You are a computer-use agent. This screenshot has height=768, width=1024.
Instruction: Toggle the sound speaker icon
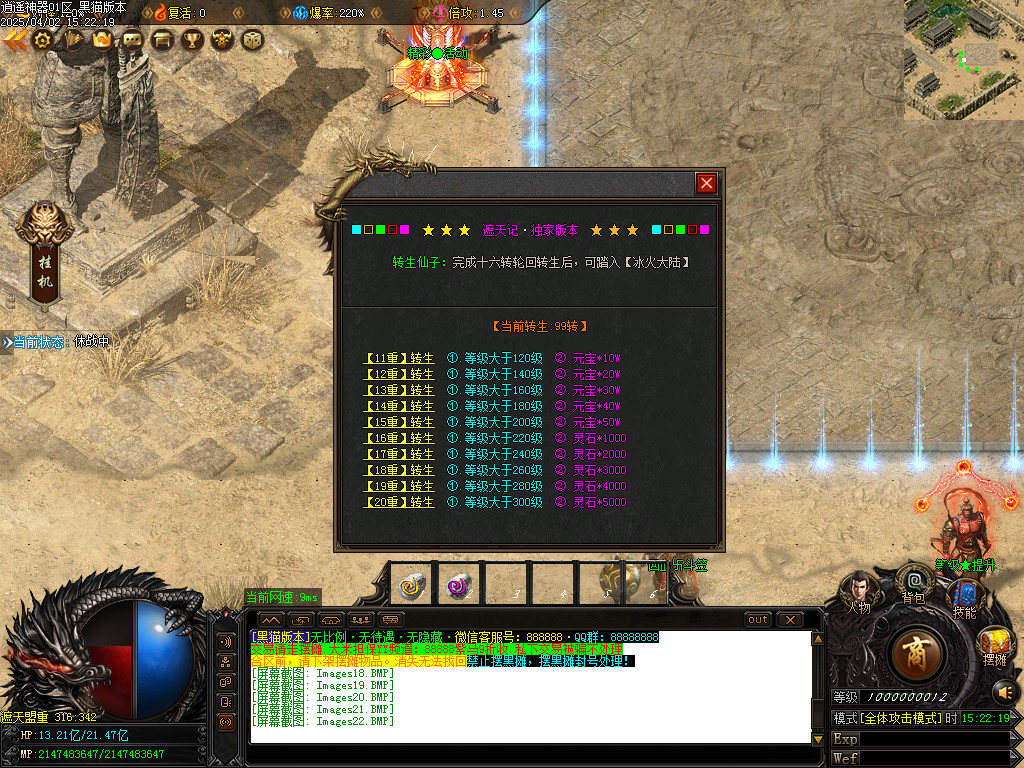click(x=1003, y=691)
